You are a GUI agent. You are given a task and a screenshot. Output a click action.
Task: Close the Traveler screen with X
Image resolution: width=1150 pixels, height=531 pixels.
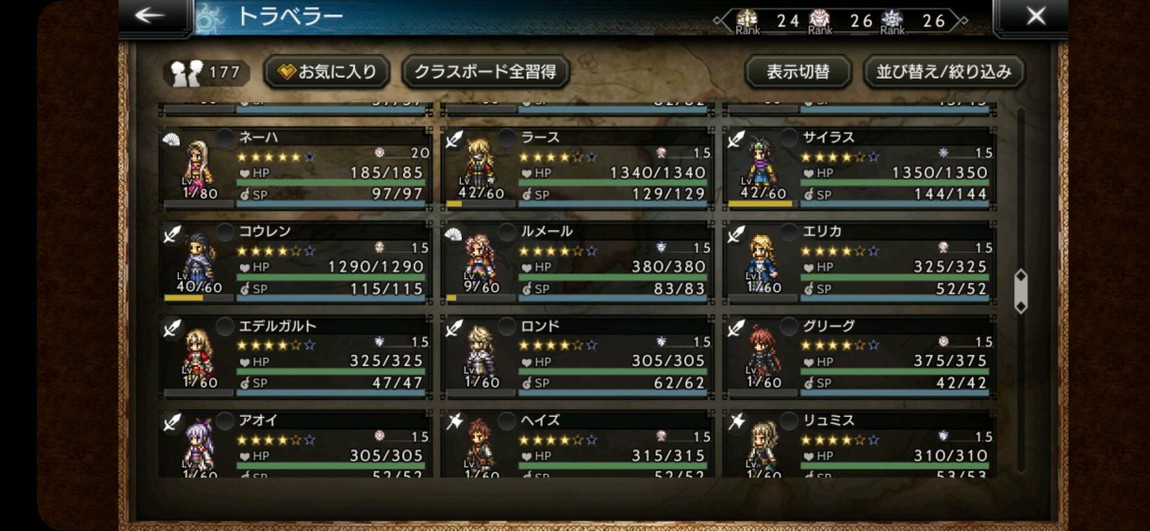1036,16
